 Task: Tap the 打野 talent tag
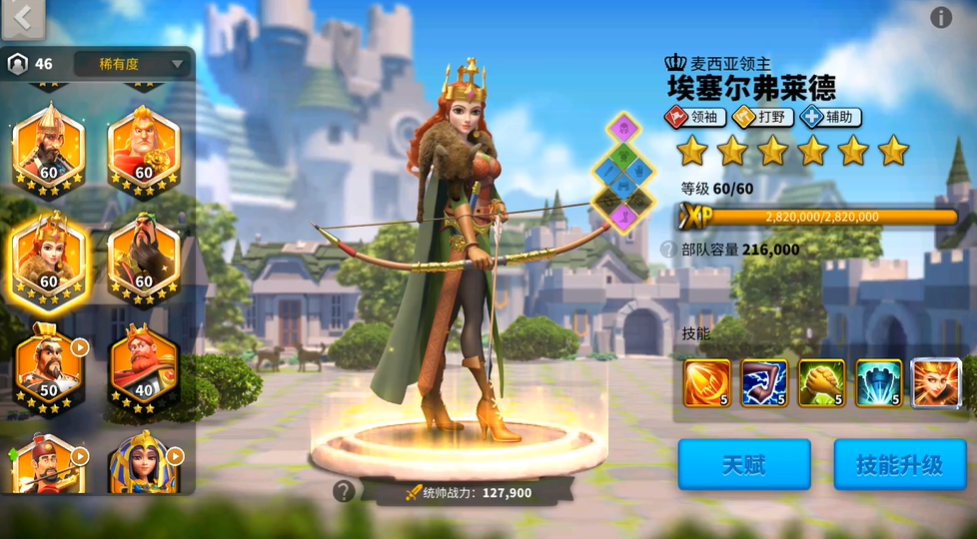(x=762, y=117)
